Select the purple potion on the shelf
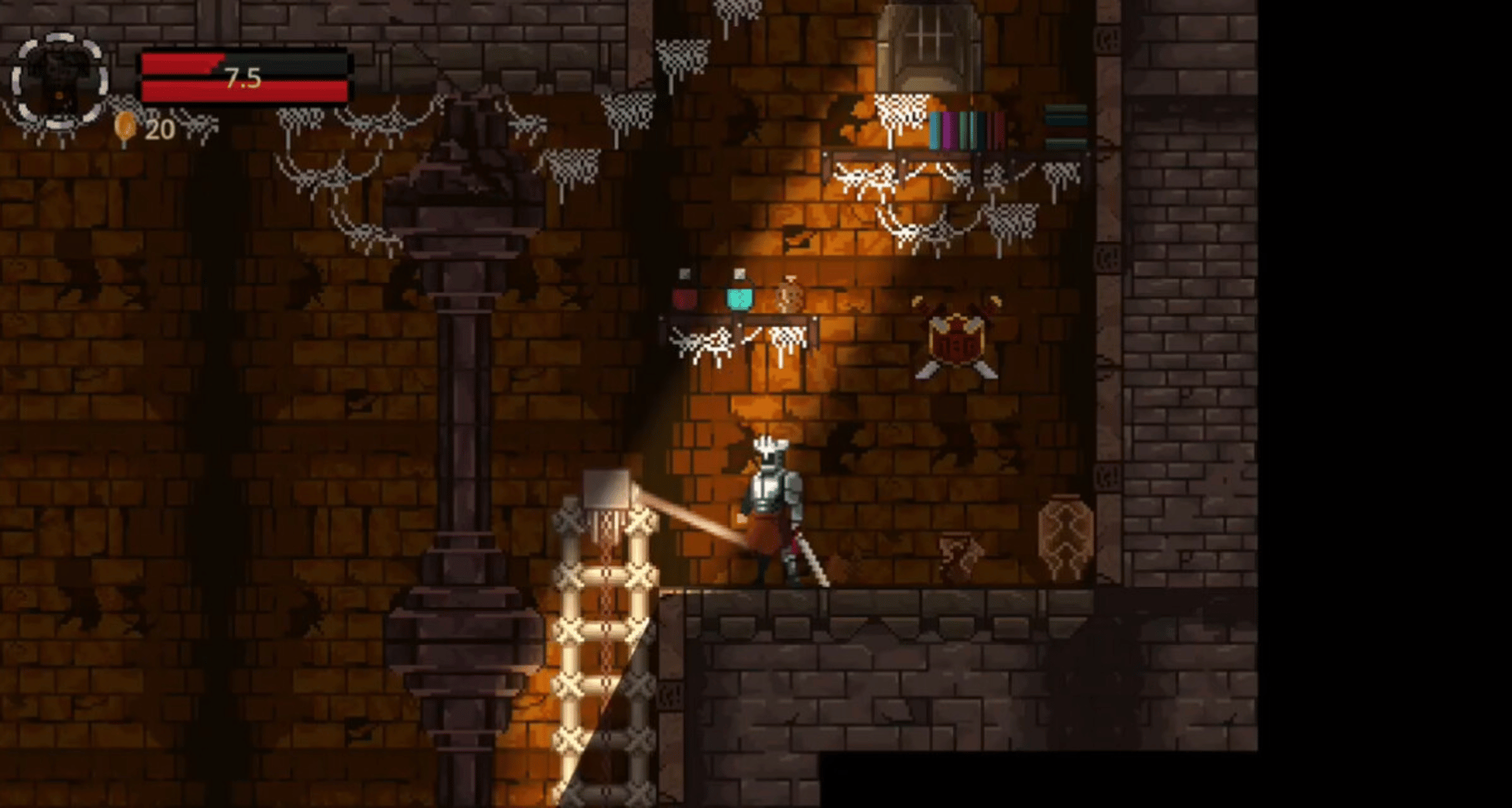The width and height of the screenshot is (1512, 808). click(684, 300)
